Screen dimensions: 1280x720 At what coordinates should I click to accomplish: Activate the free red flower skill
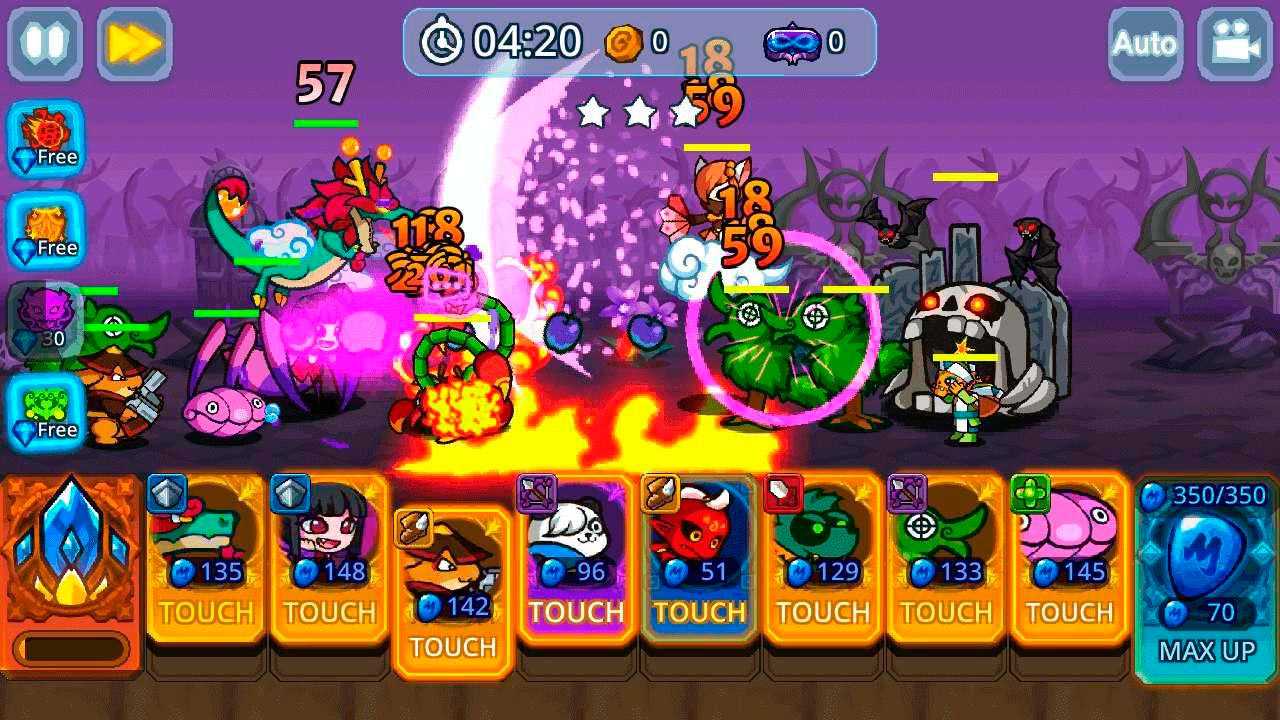(46, 140)
